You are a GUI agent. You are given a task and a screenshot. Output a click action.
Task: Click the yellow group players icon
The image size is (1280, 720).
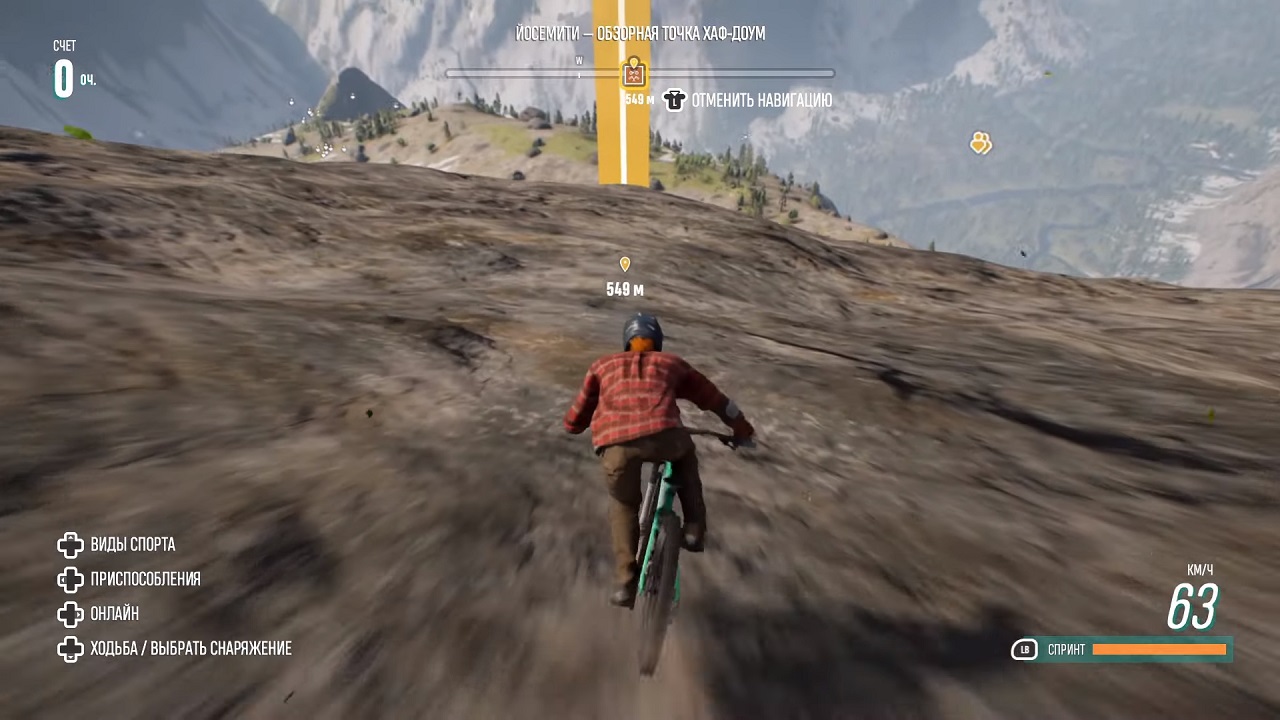tap(980, 144)
